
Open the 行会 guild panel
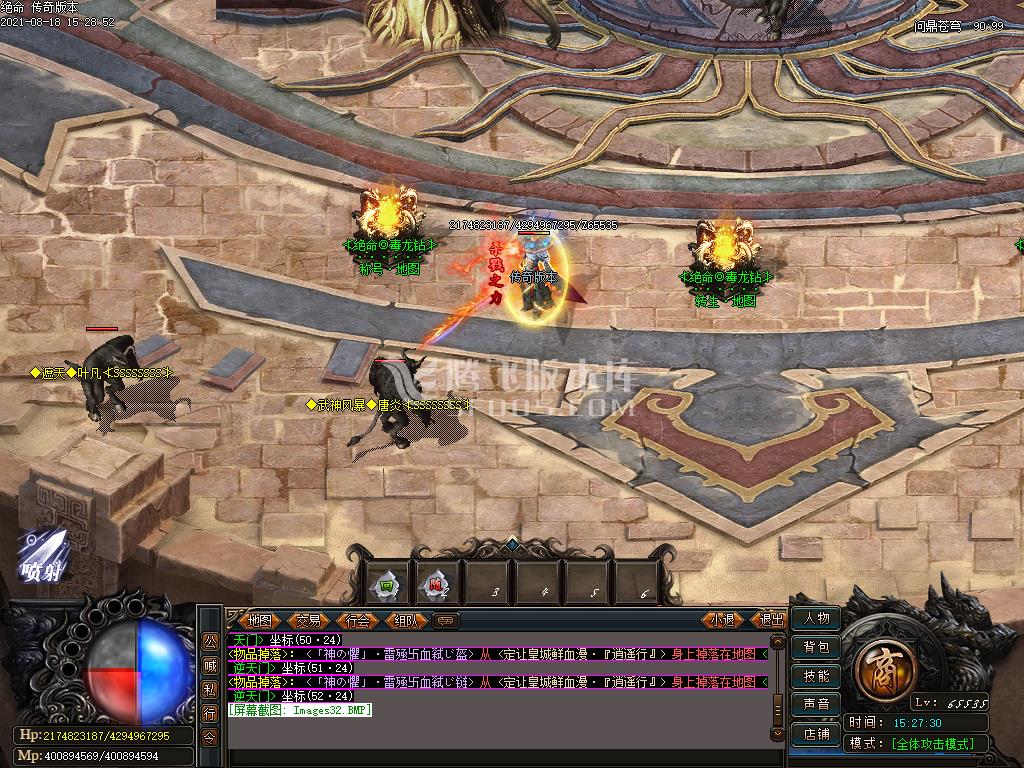(x=357, y=621)
